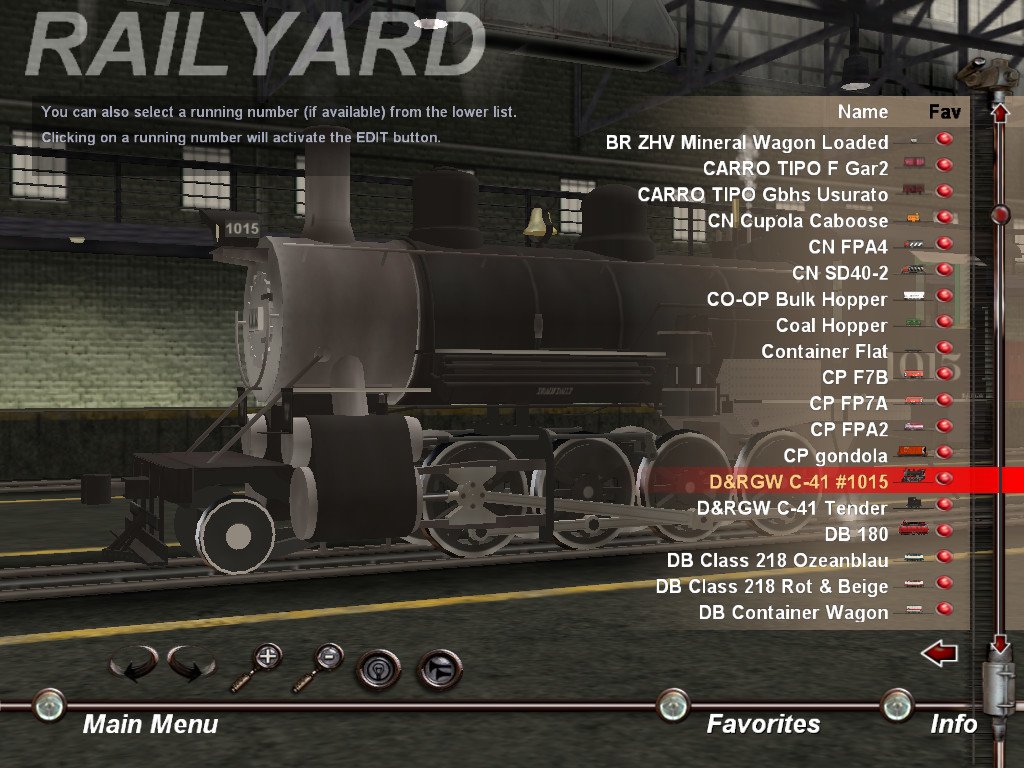
Task: Click the list's scroll-down arrow
Action: click(x=999, y=645)
